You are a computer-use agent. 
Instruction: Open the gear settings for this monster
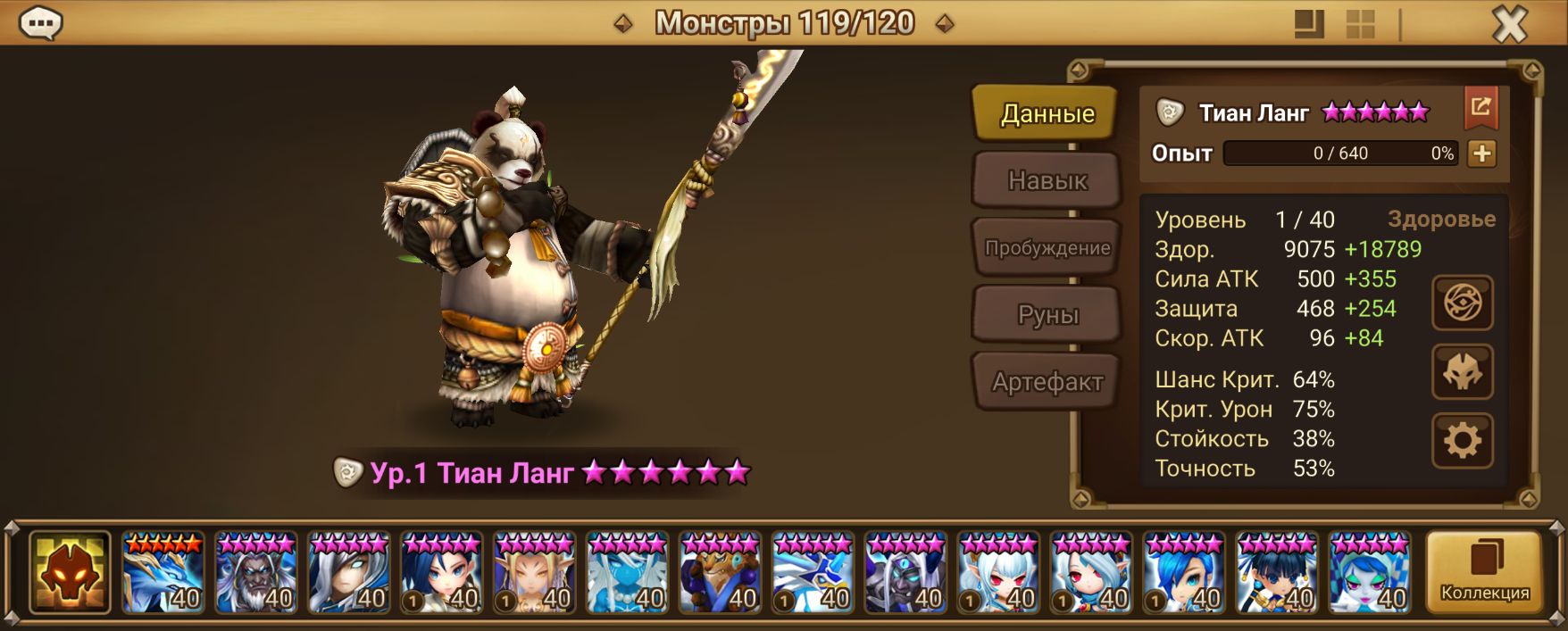coord(1463,440)
